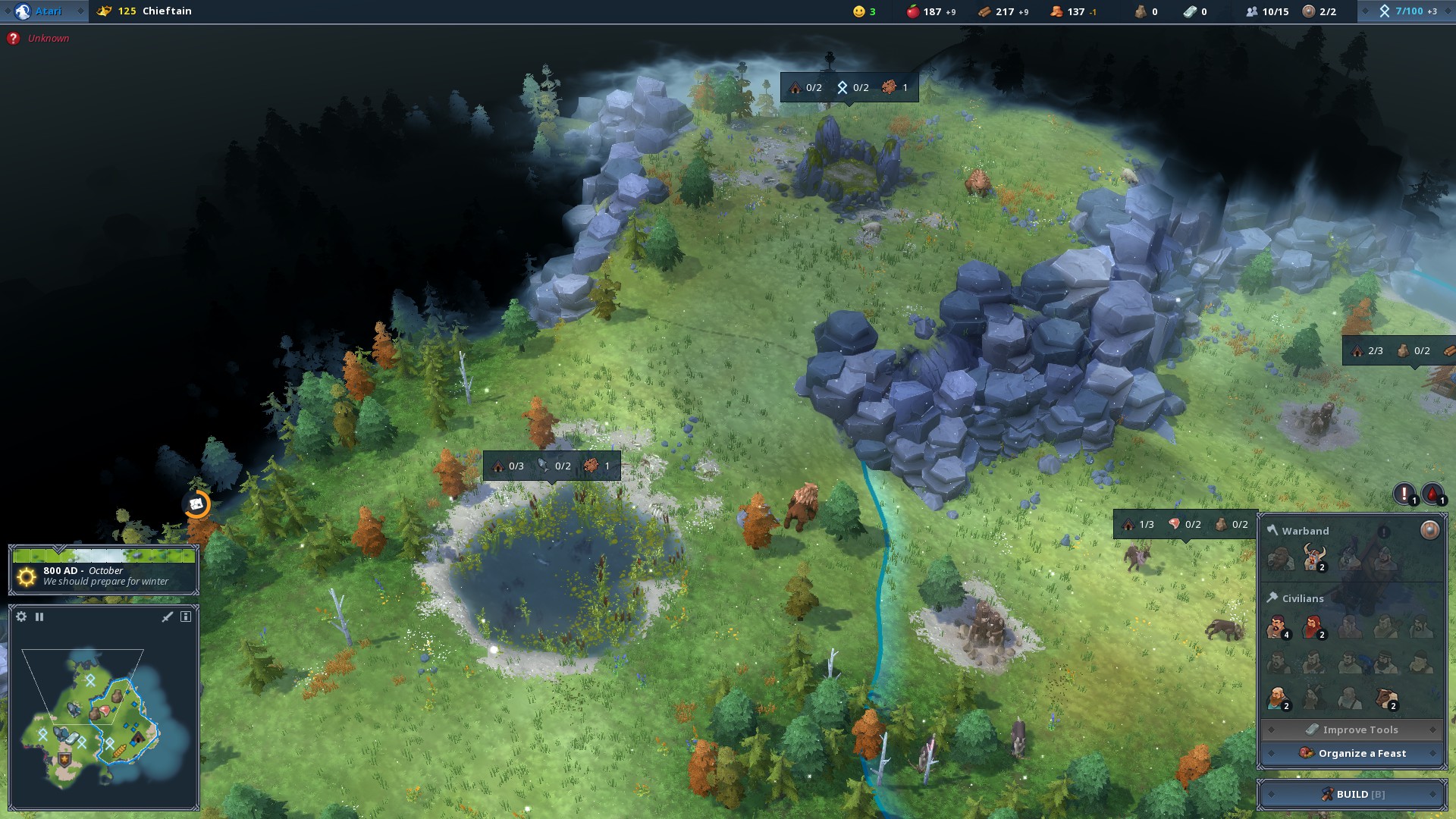Viewport: 1456px width, 819px height.
Task: Select the horned-helmet warrior in Warband
Action: 1313,557
